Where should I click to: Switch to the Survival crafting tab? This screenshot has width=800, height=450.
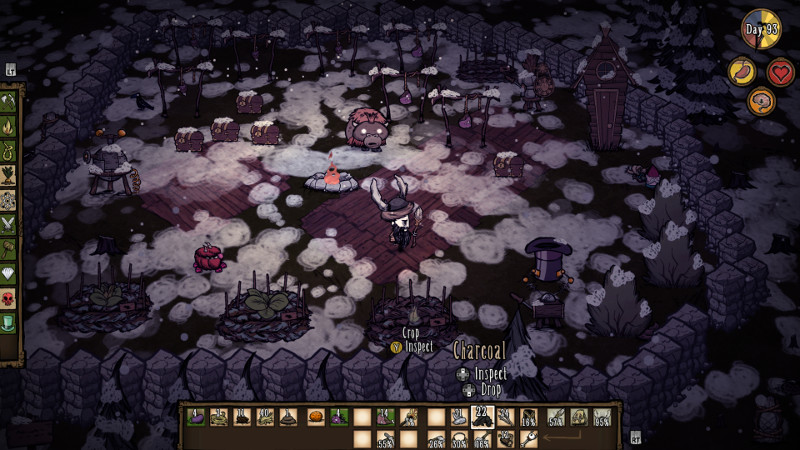coord(10,152)
